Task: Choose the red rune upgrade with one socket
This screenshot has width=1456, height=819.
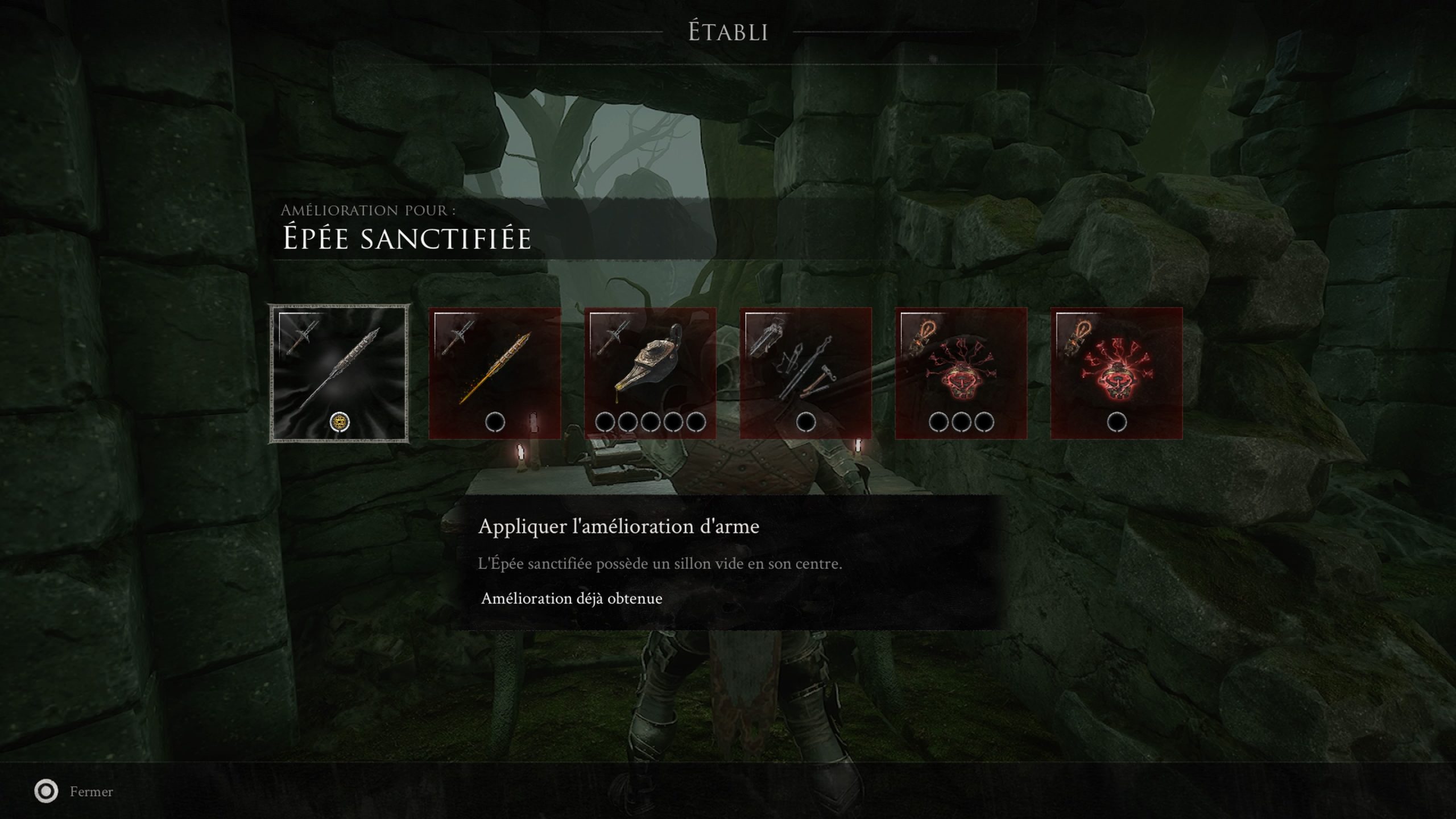Action: [x=1116, y=374]
